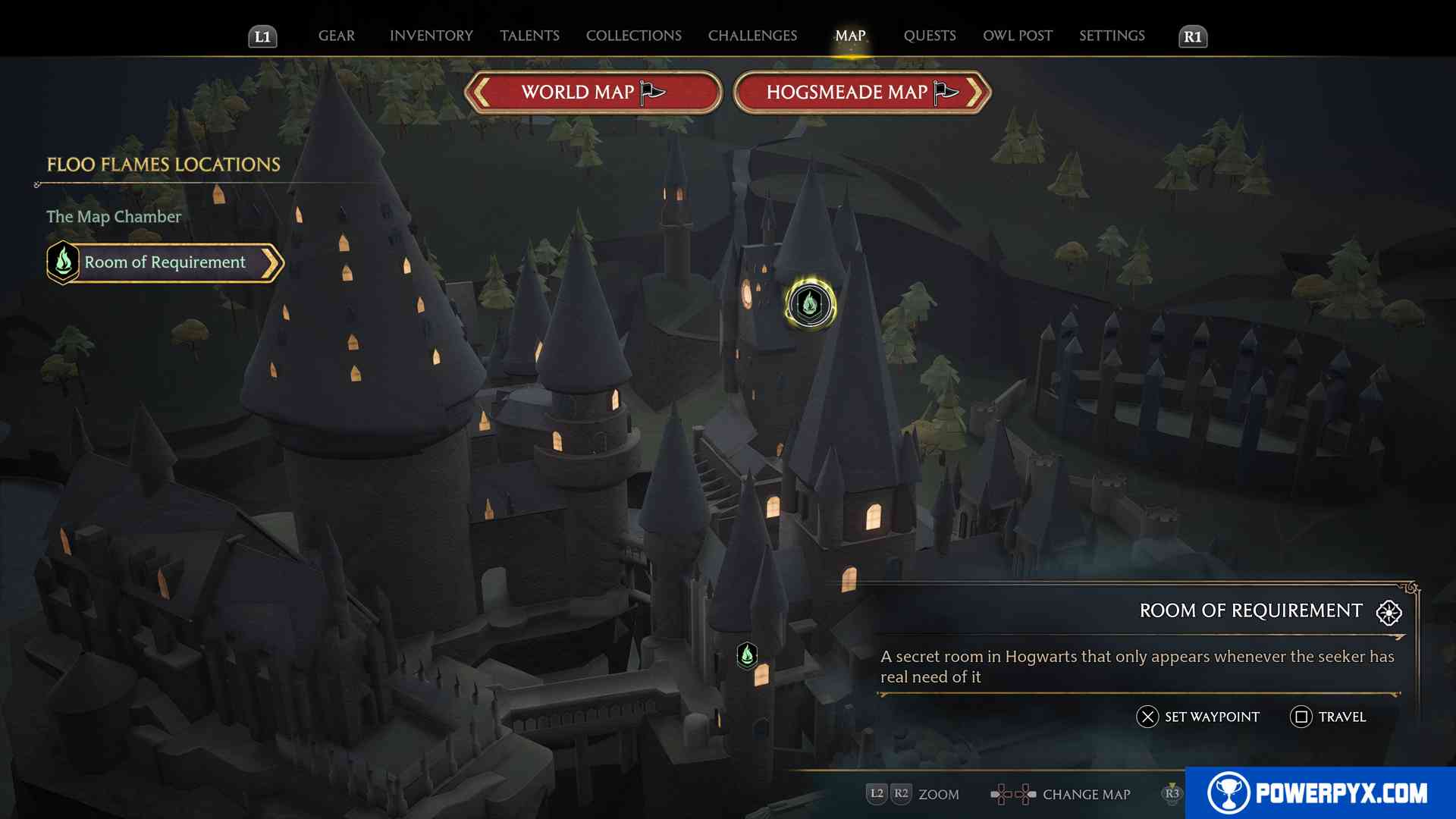This screenshot has width=1456, height=819.
Task: Open the Collections menu
Action: point(633,35)
